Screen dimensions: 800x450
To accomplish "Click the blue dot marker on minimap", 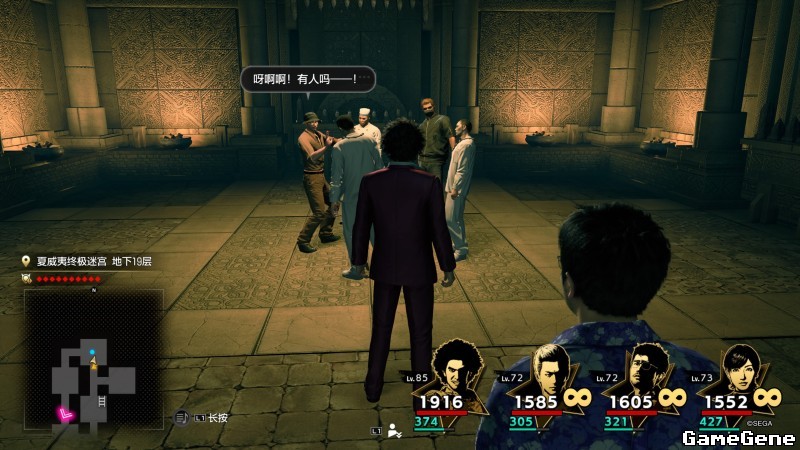I will [x=92, y=352].
